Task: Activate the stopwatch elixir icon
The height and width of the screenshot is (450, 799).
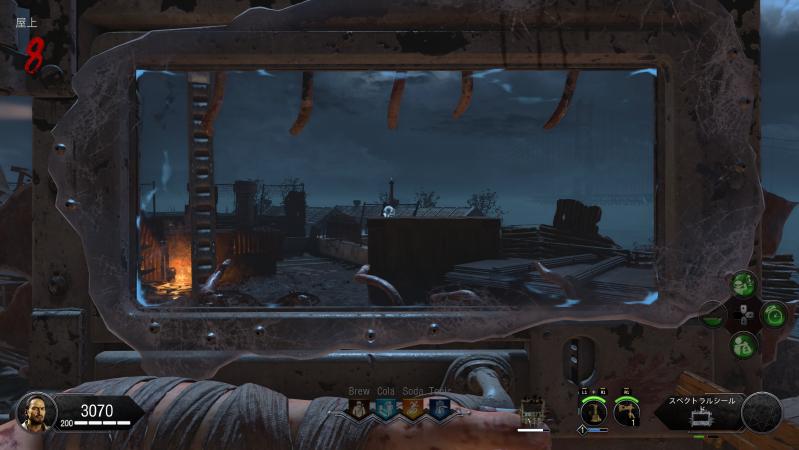Action: (774, 315)
